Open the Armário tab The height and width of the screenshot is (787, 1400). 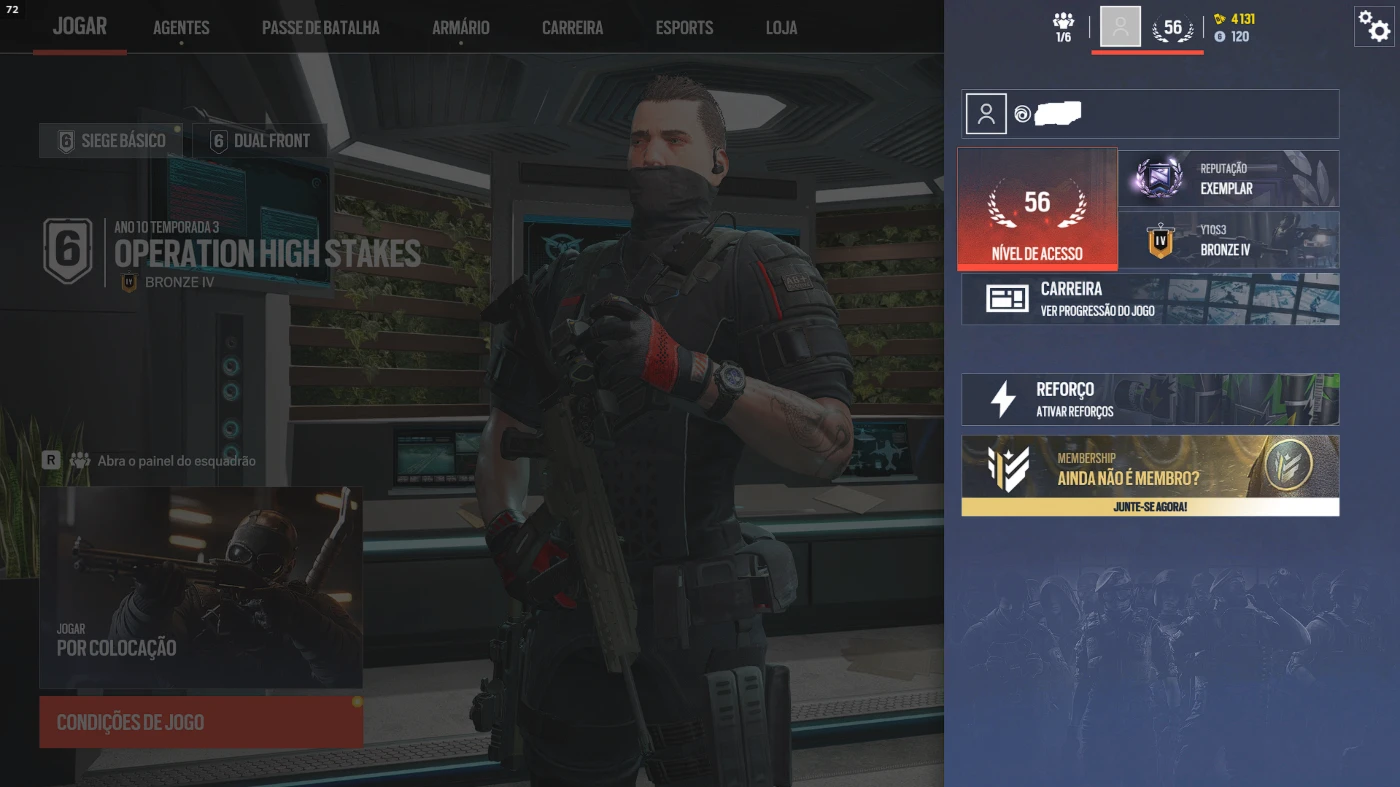click(x=460, y=28)
